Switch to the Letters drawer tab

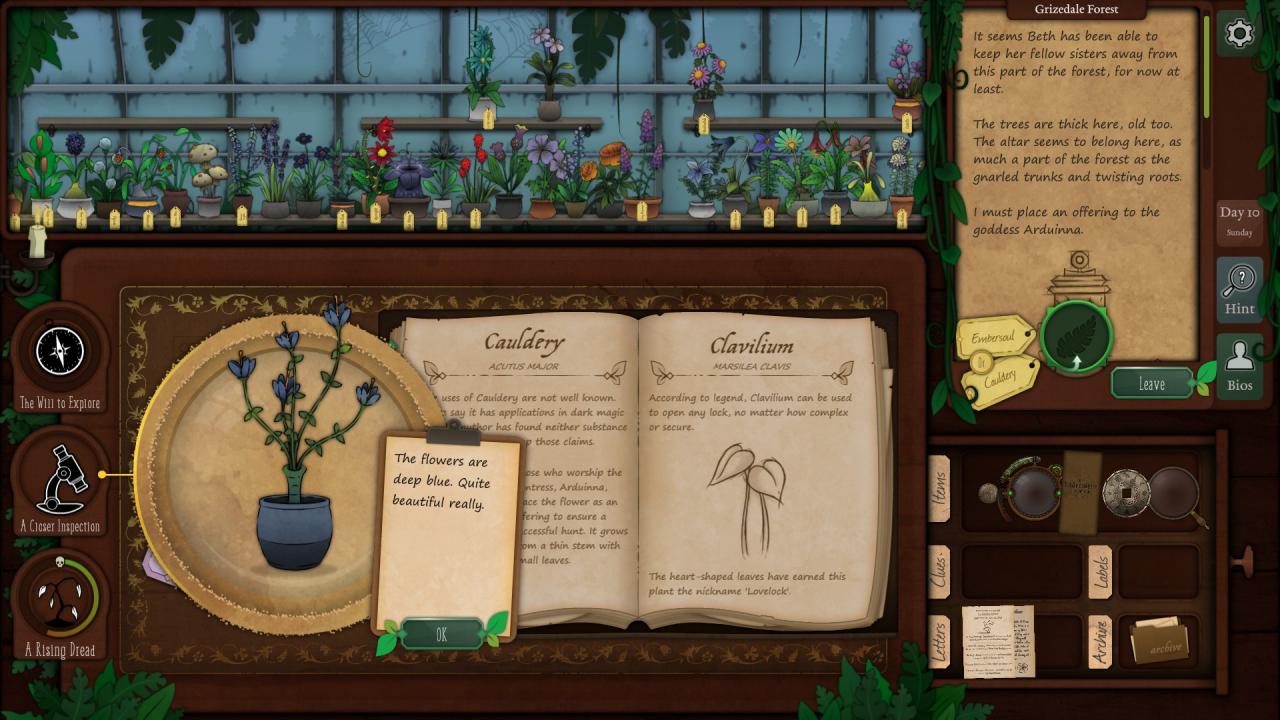pos(939,641)
